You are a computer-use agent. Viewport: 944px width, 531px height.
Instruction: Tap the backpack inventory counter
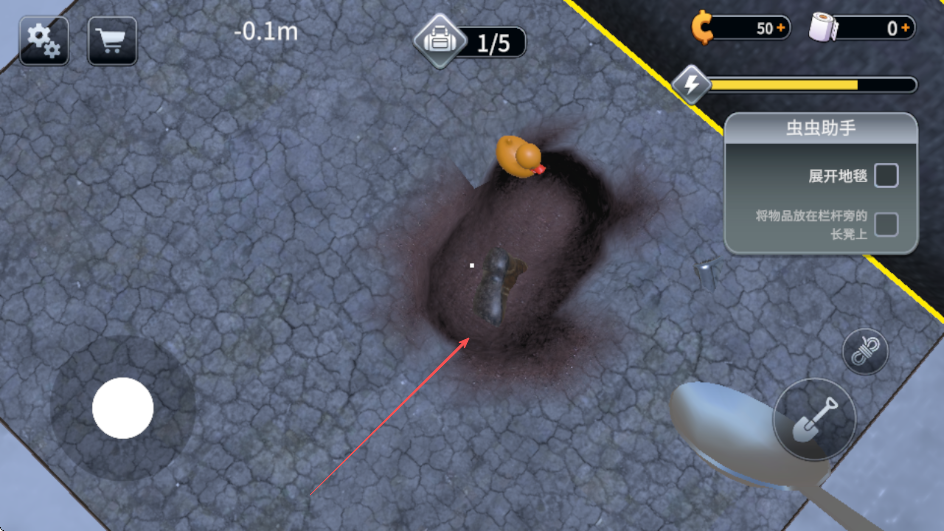click(472, 42)
